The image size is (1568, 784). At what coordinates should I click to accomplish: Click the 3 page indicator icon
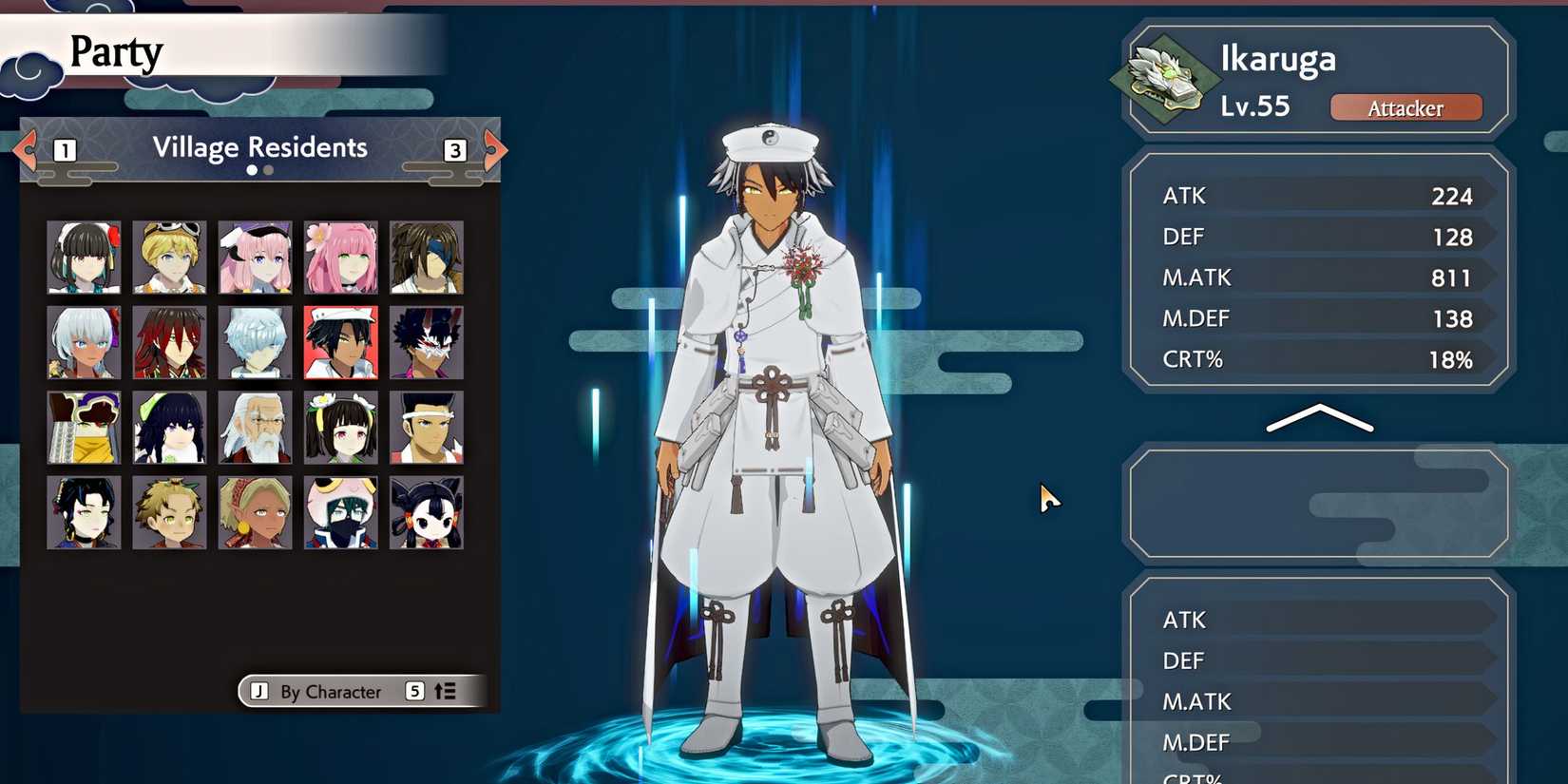[x=453, y=149]
